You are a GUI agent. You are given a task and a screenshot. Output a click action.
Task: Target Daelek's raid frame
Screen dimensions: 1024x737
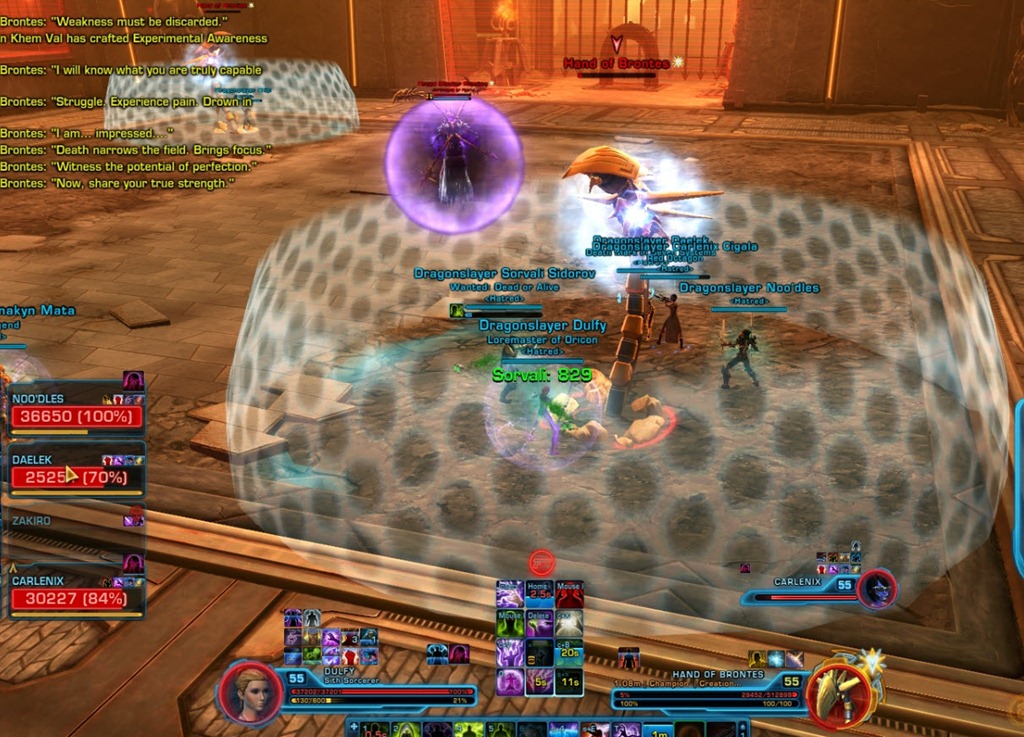75,476
